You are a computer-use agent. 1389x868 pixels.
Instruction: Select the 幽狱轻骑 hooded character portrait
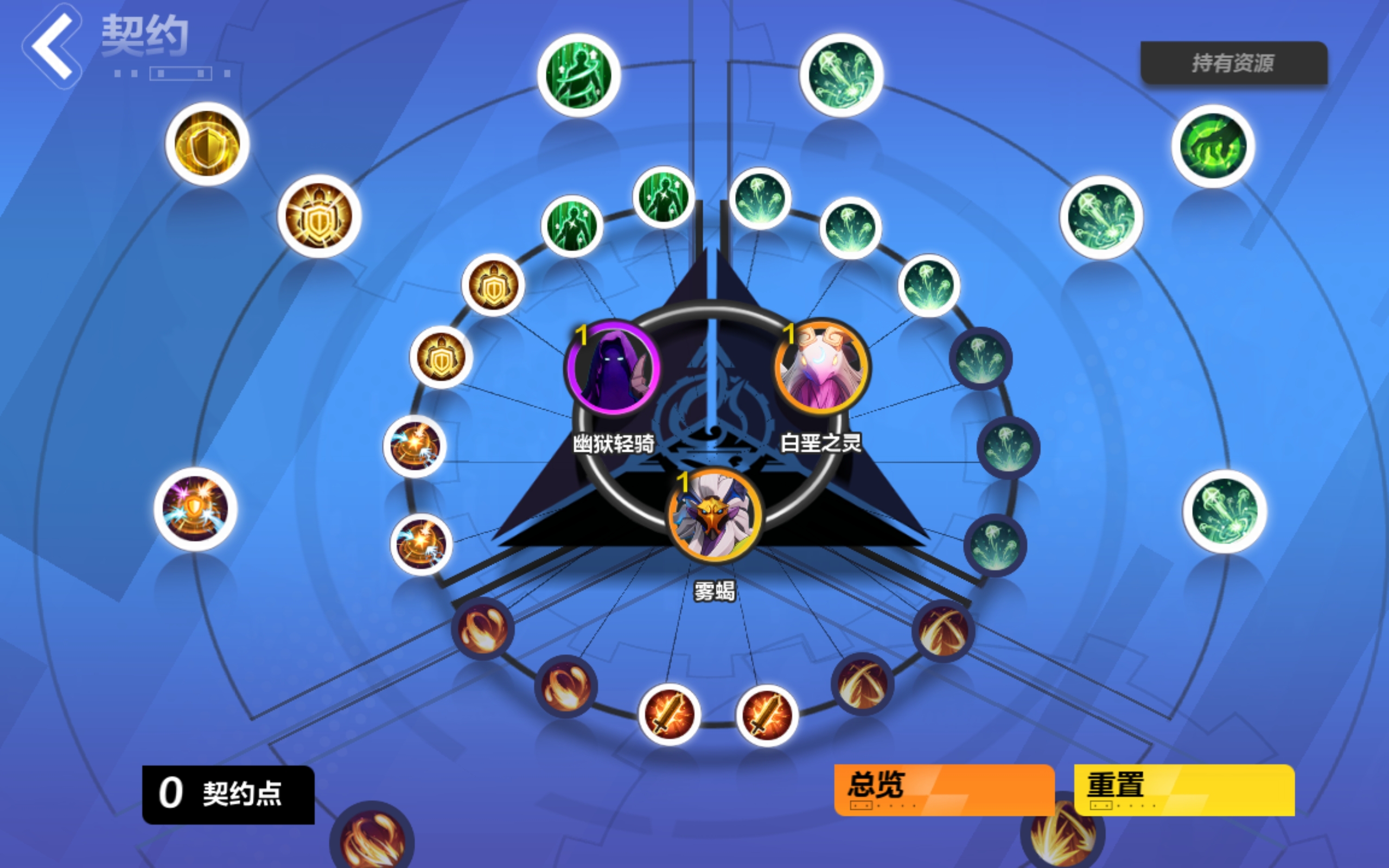614,368
